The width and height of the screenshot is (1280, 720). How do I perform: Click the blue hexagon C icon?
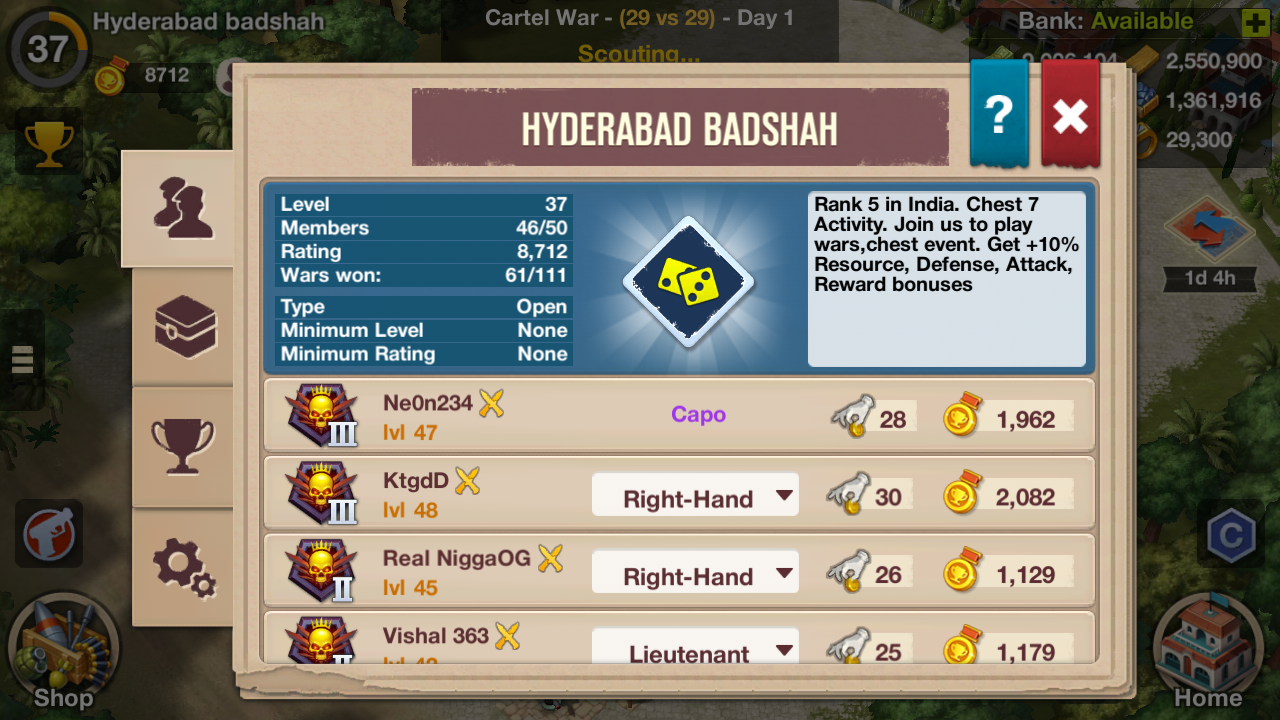point(1230,537)
